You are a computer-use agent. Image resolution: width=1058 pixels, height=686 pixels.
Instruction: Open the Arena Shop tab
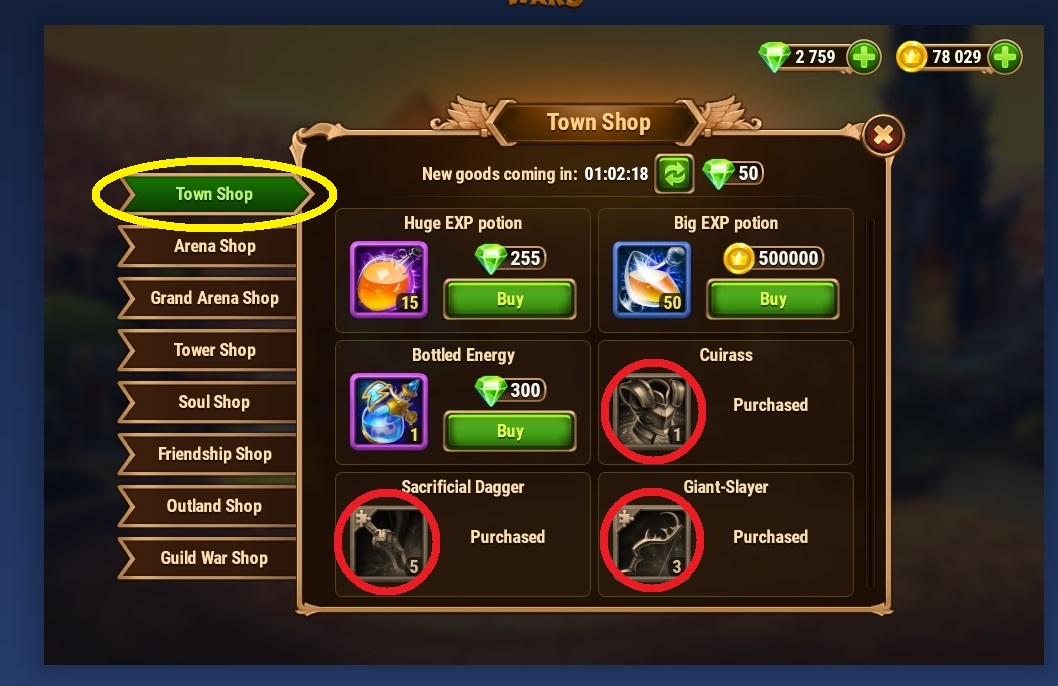pyautogui.click(x=214, y=246)
